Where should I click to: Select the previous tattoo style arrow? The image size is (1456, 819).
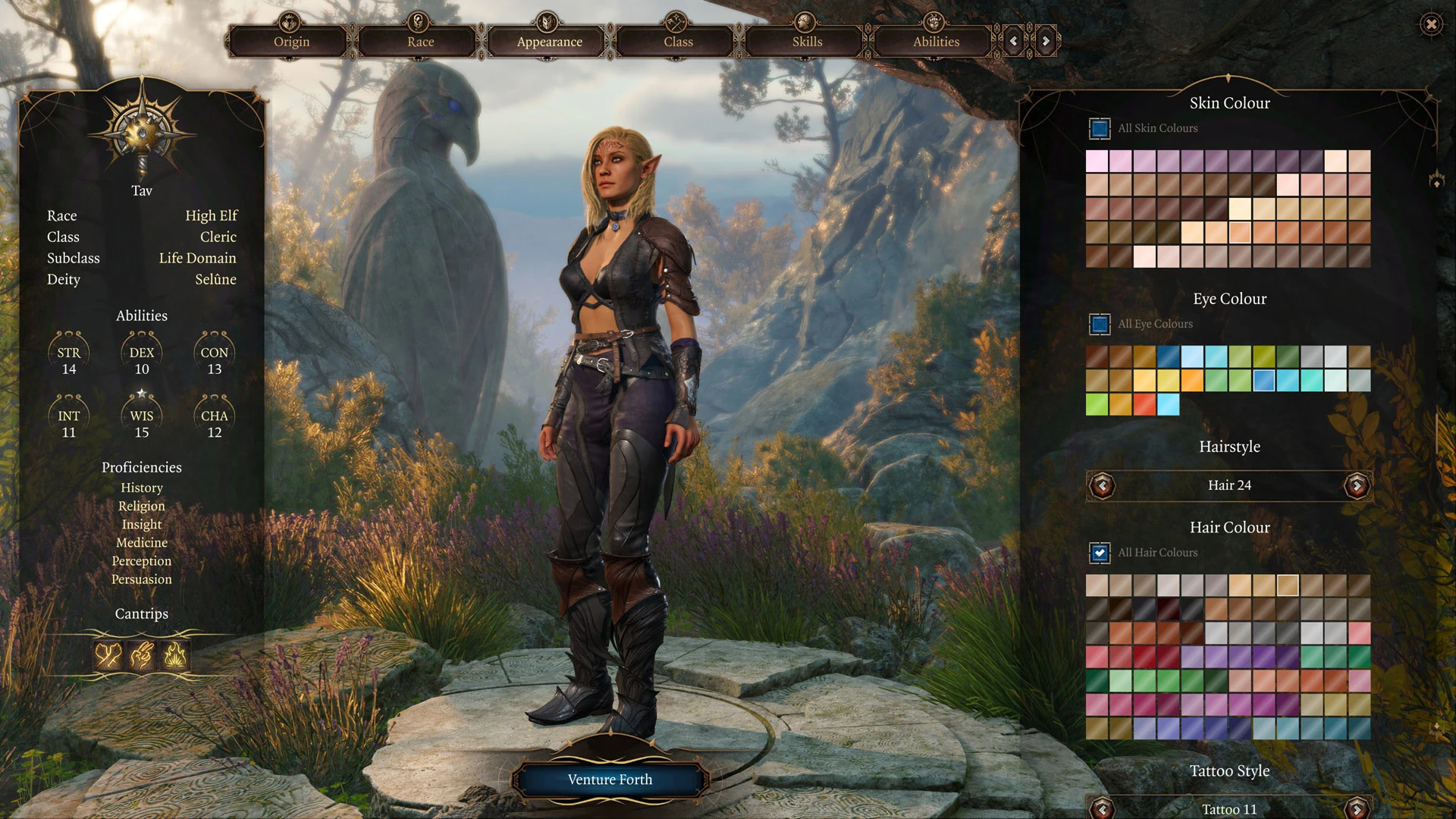pos(1103,808)
